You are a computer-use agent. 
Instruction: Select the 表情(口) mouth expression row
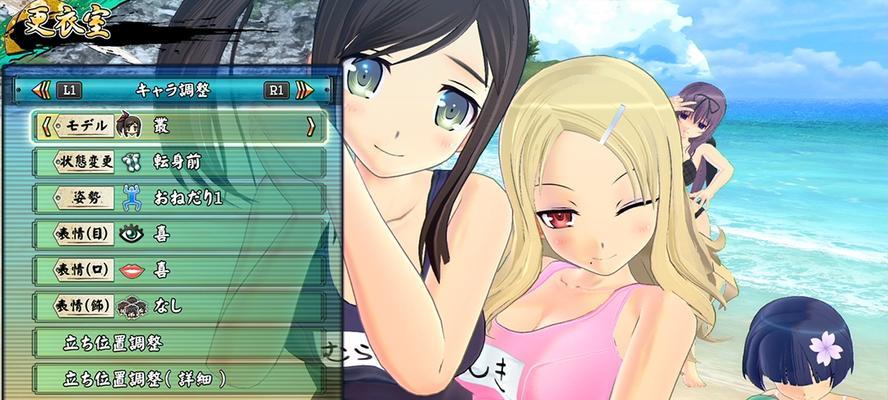point(178,270)
